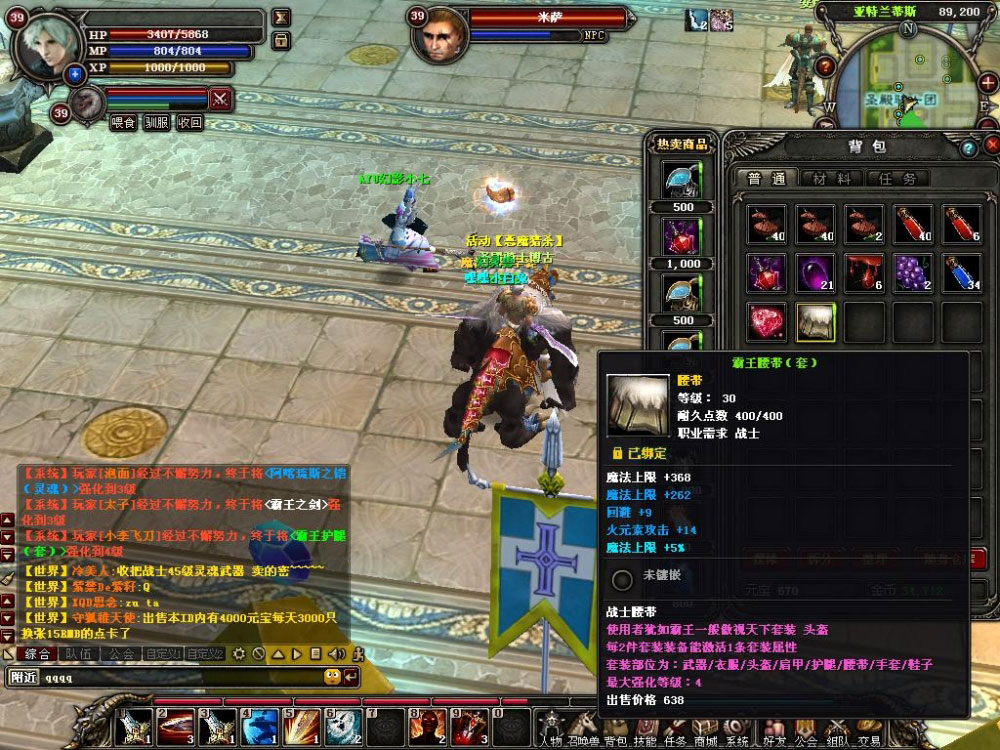This screenshot has height=750, width=1000.
Task: Click the 喂食 pet feed button
Action: tap(123, 122)
